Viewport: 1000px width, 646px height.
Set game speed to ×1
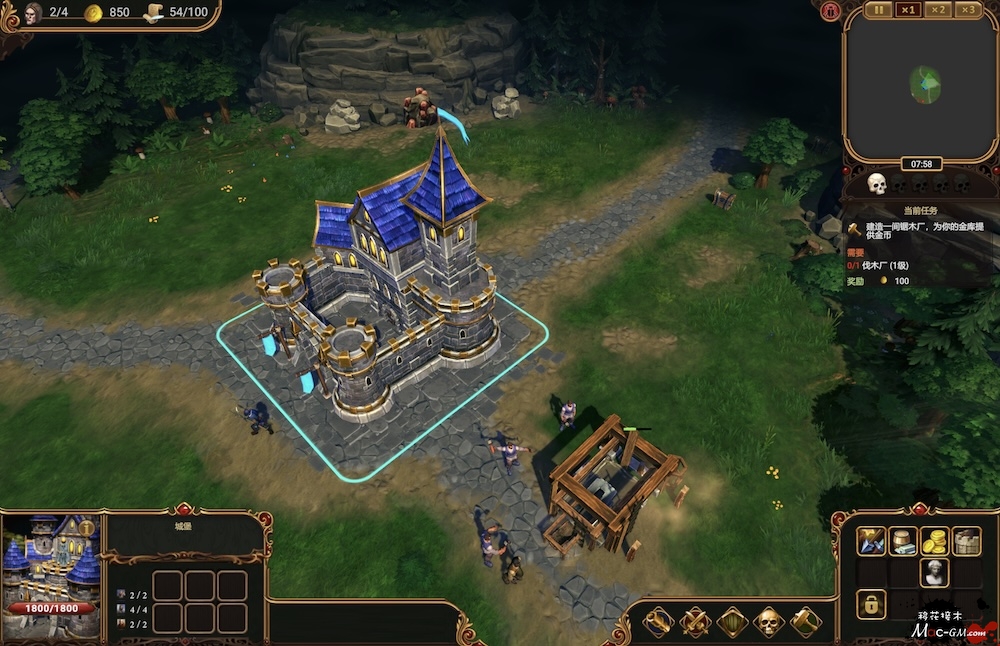coord(908,10)
